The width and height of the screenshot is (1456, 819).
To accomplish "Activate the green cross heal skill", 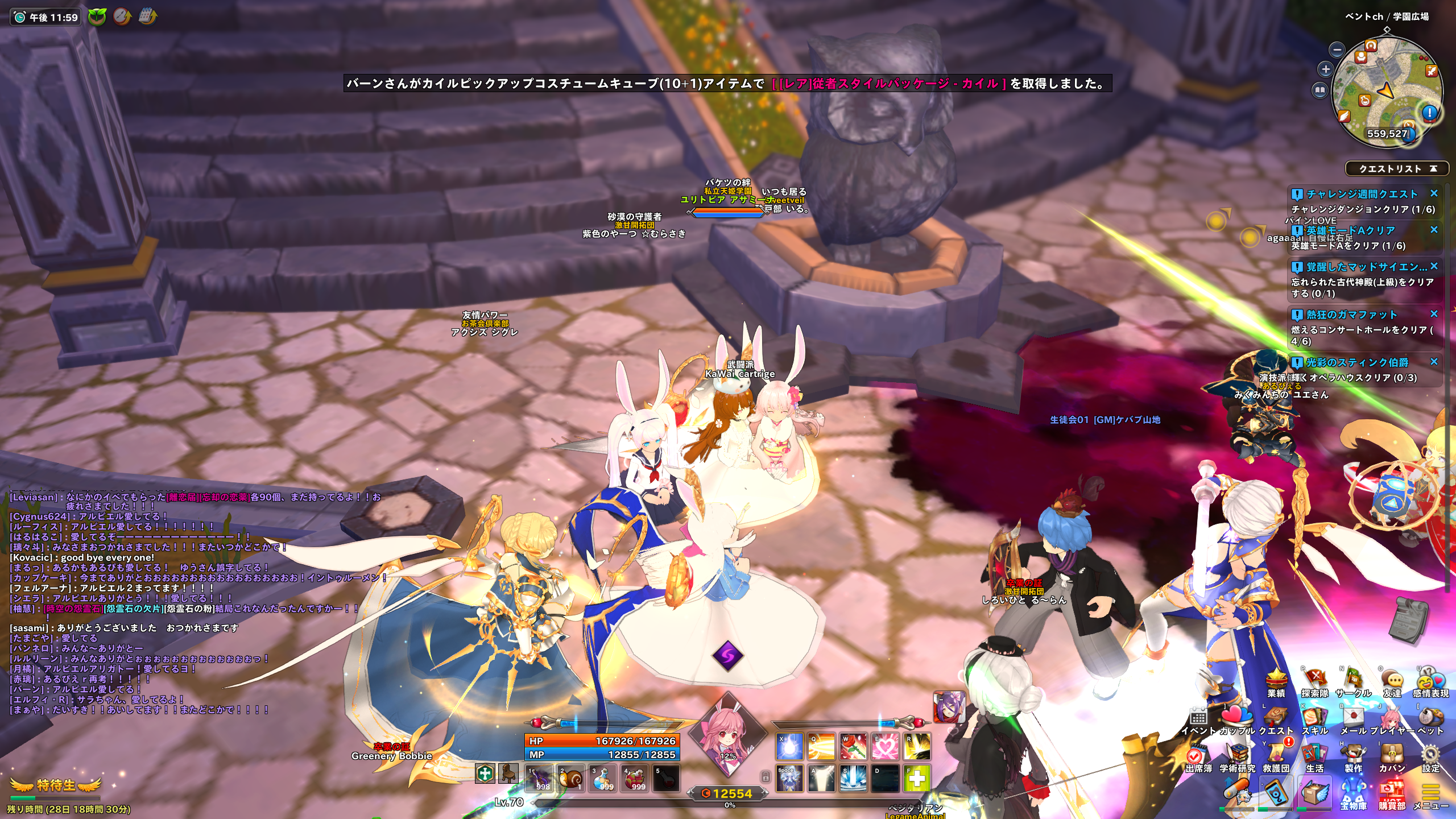I will tap(916, 778).
